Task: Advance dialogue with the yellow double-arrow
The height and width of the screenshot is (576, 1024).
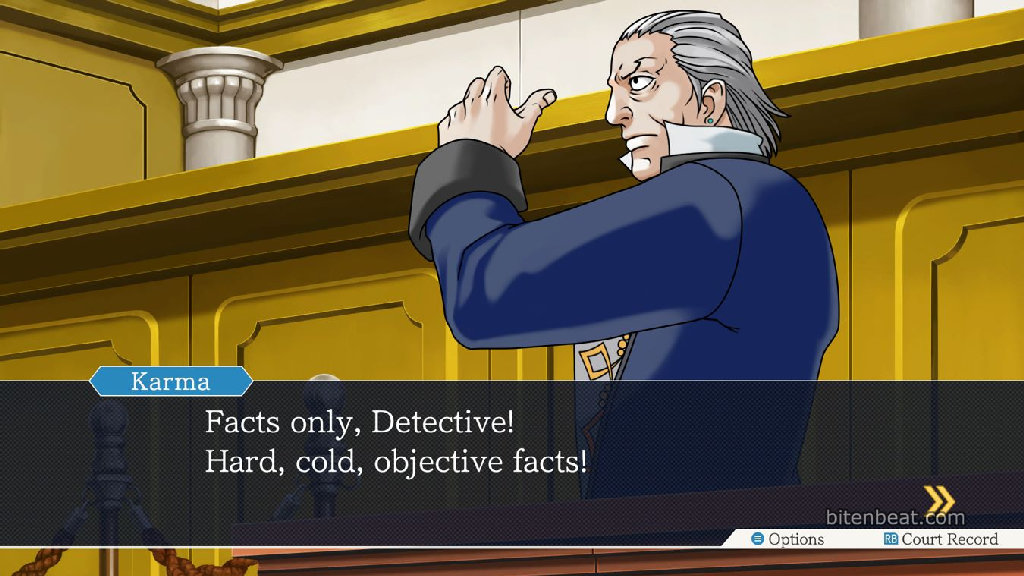Action: (938, 499)
